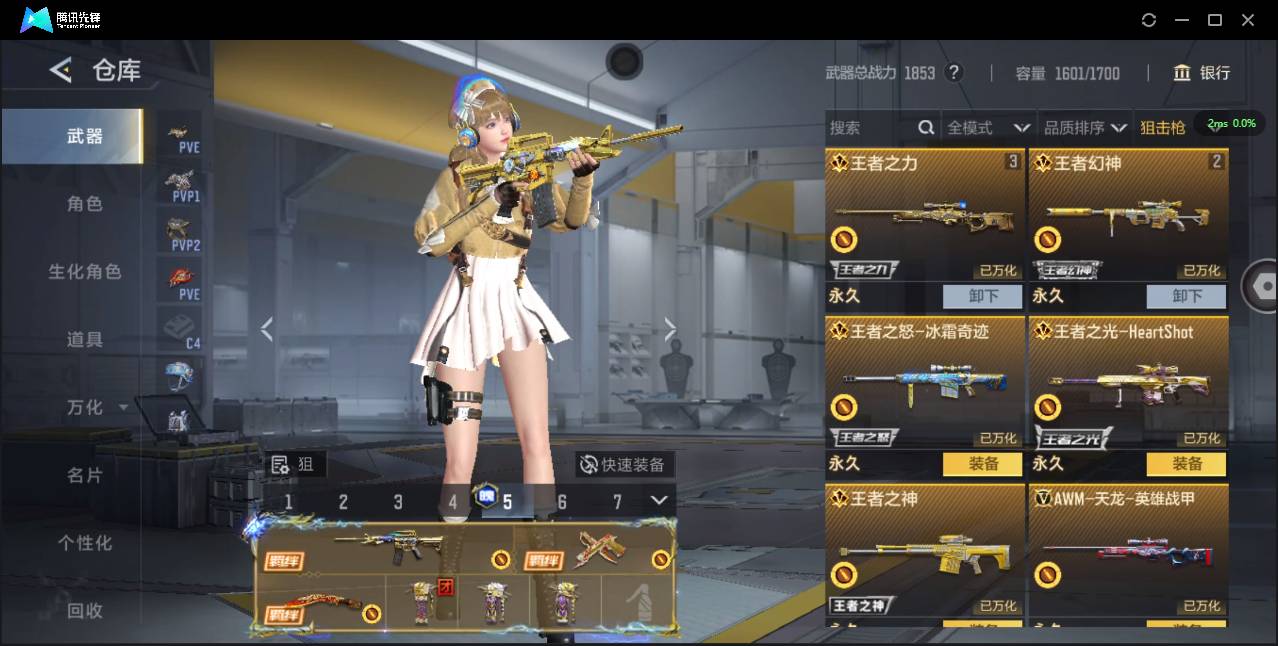Open the 生化角色 category
1278x646 pixels.
tap(85, 272)
